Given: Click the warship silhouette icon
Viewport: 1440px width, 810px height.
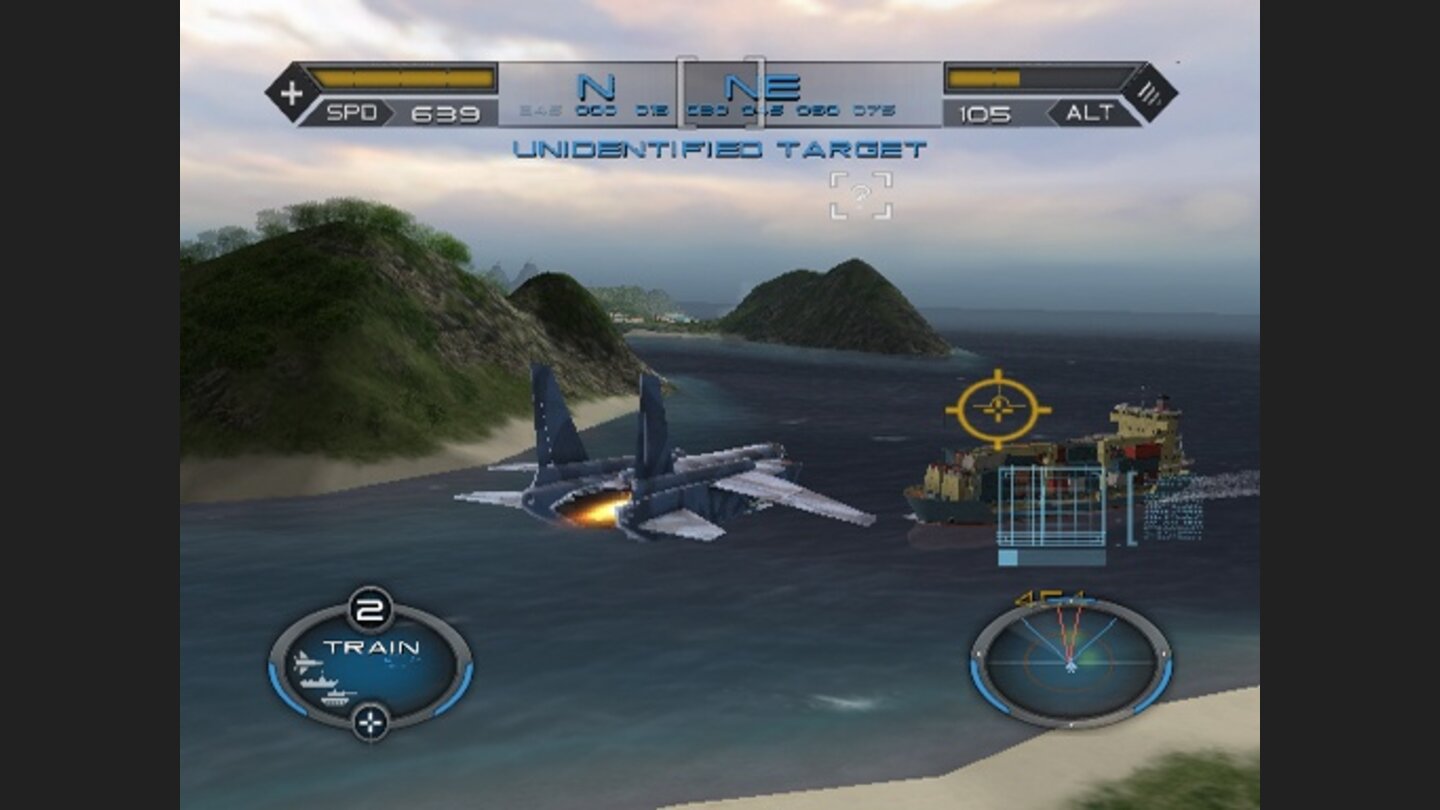Looking at the screenshot, I should [x=318, y=681].
